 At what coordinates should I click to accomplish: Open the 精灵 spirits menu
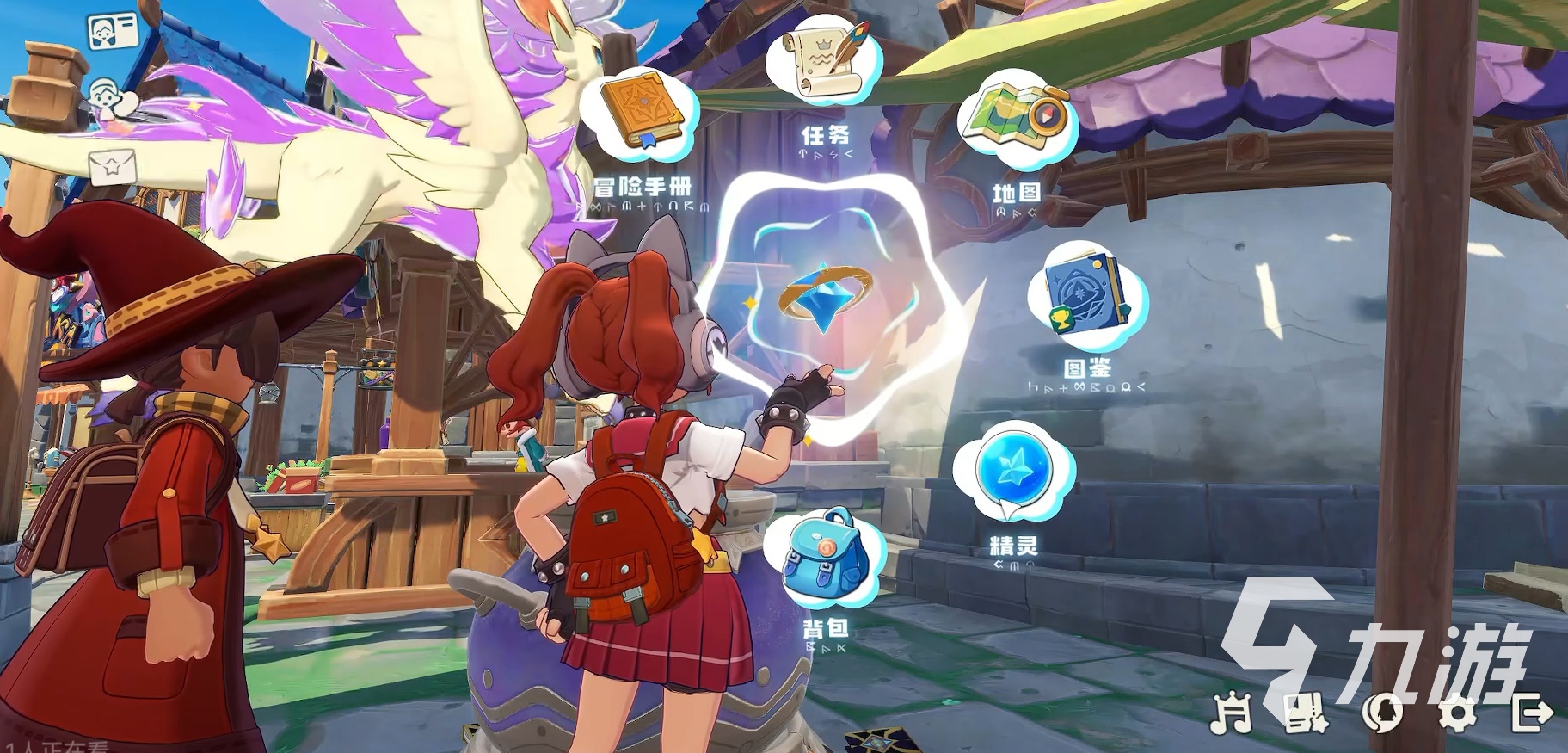point(1013,472)
